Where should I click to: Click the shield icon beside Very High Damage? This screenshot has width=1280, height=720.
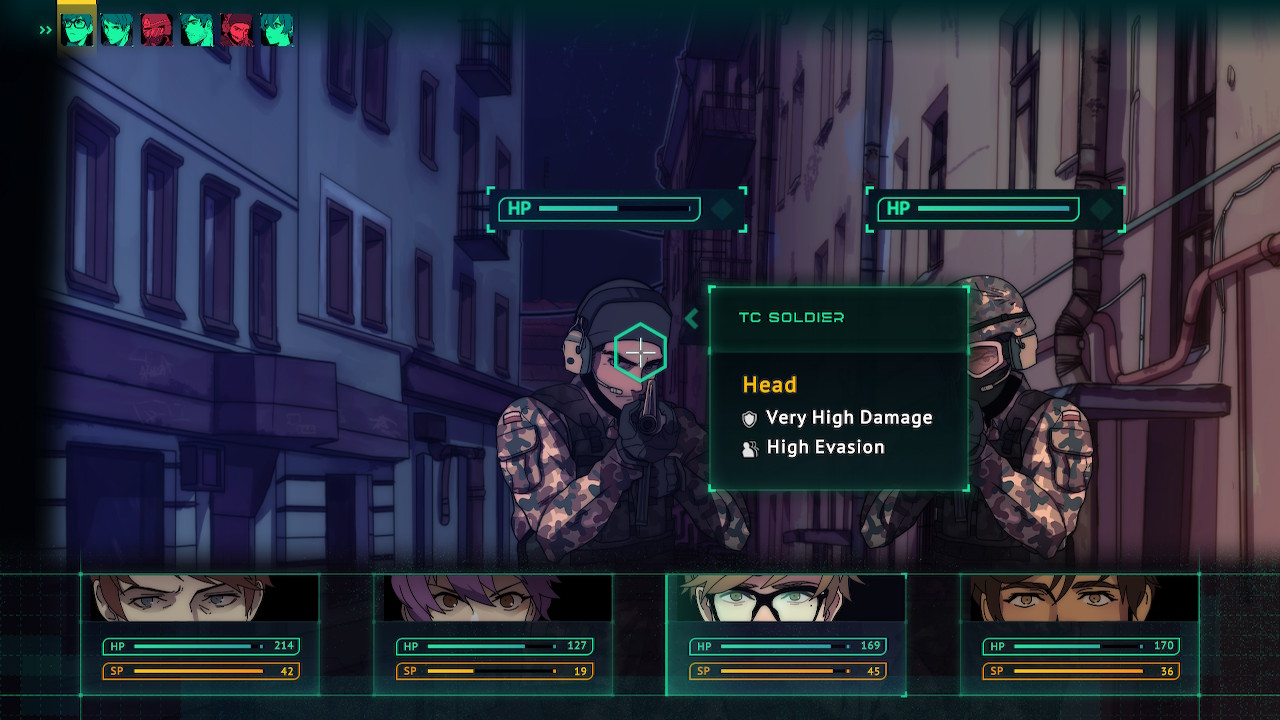click(748, 418)
